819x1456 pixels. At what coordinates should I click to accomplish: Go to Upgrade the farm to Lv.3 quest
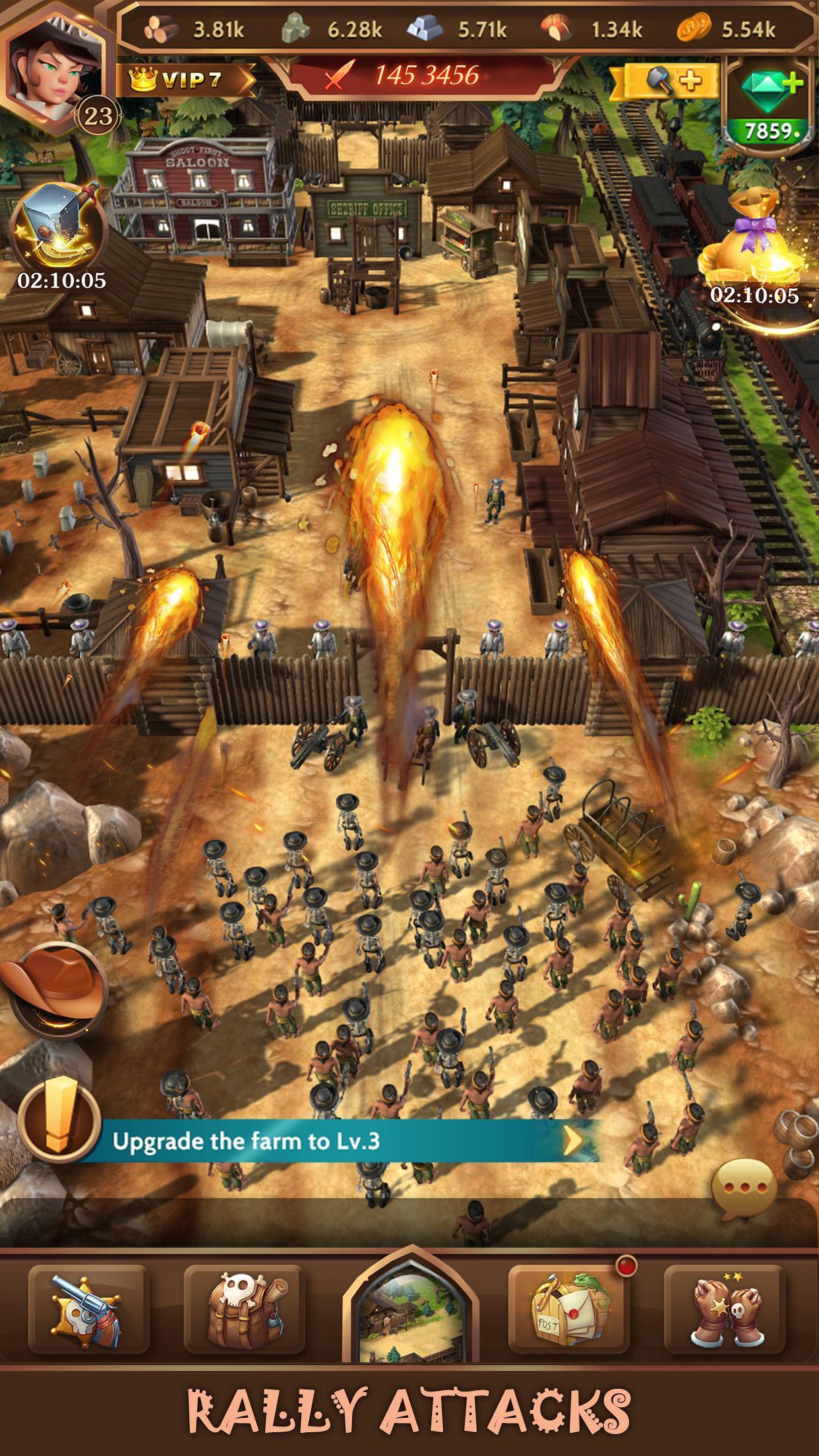click(x=343, y=1141)
